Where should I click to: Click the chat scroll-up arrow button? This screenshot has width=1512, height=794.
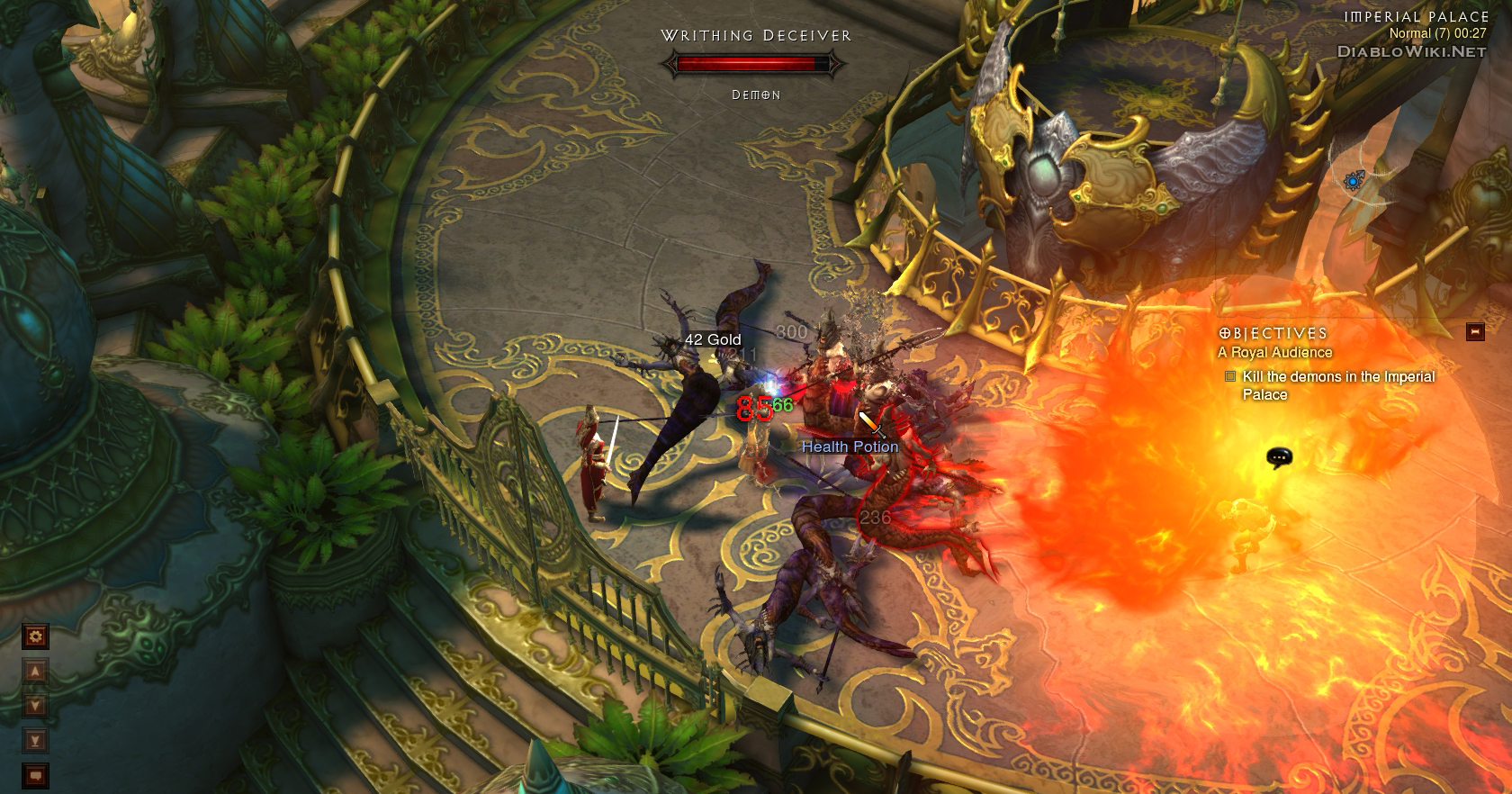click(35, 672)
